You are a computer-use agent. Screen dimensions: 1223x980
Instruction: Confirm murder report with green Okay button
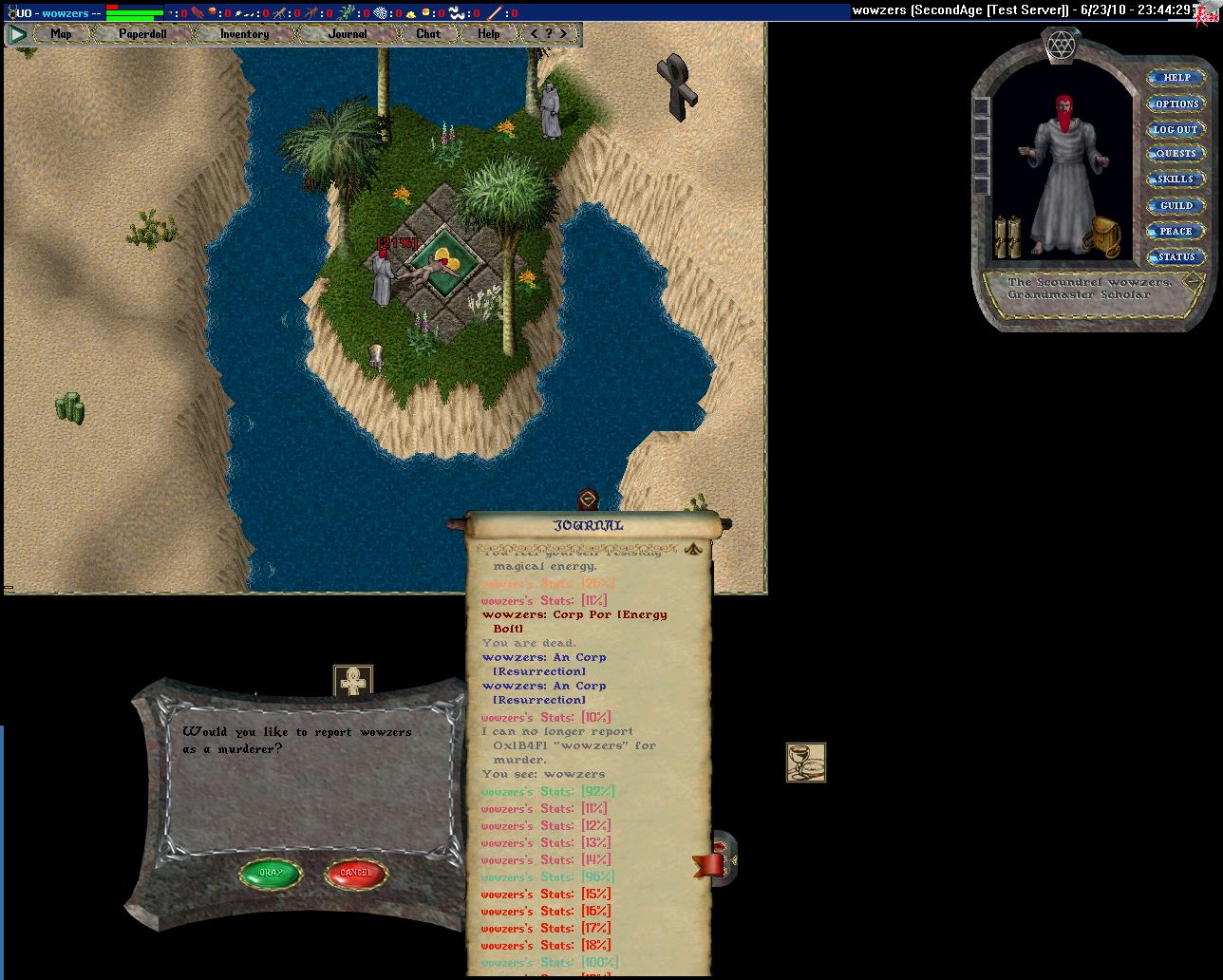pyautogui.click(x=271, y=874)
